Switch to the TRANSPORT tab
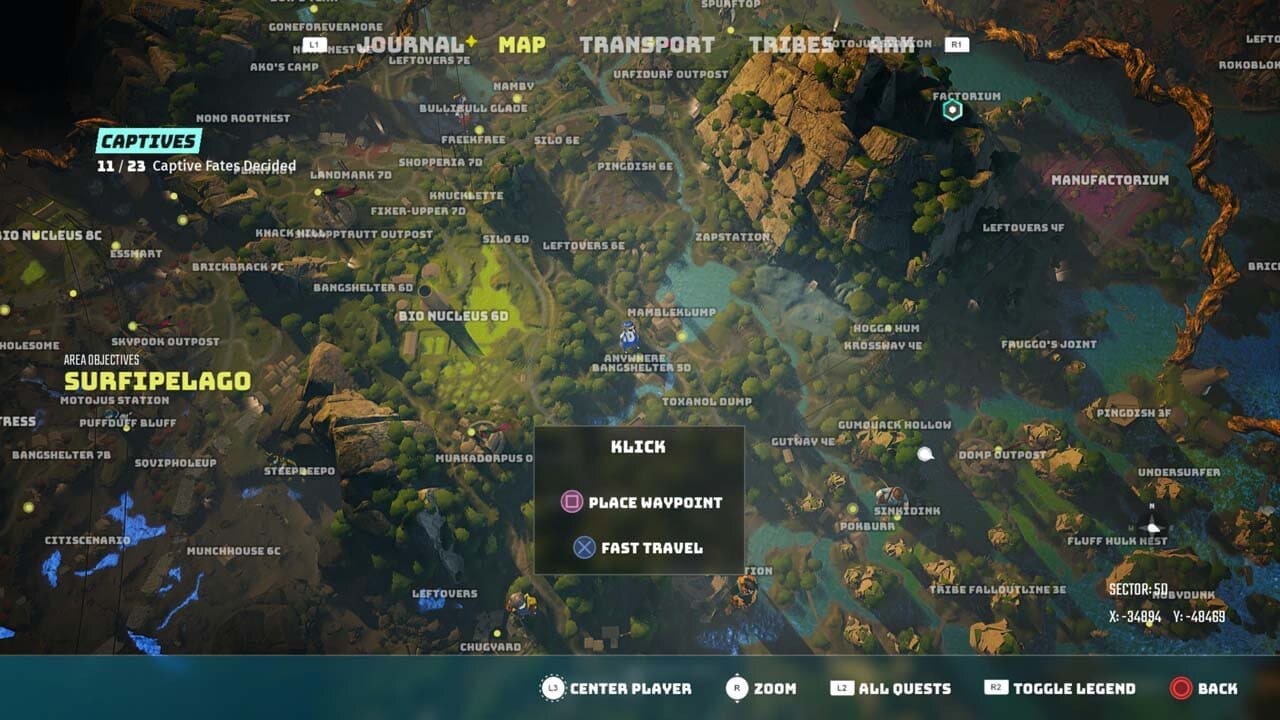 click(646, 44)
